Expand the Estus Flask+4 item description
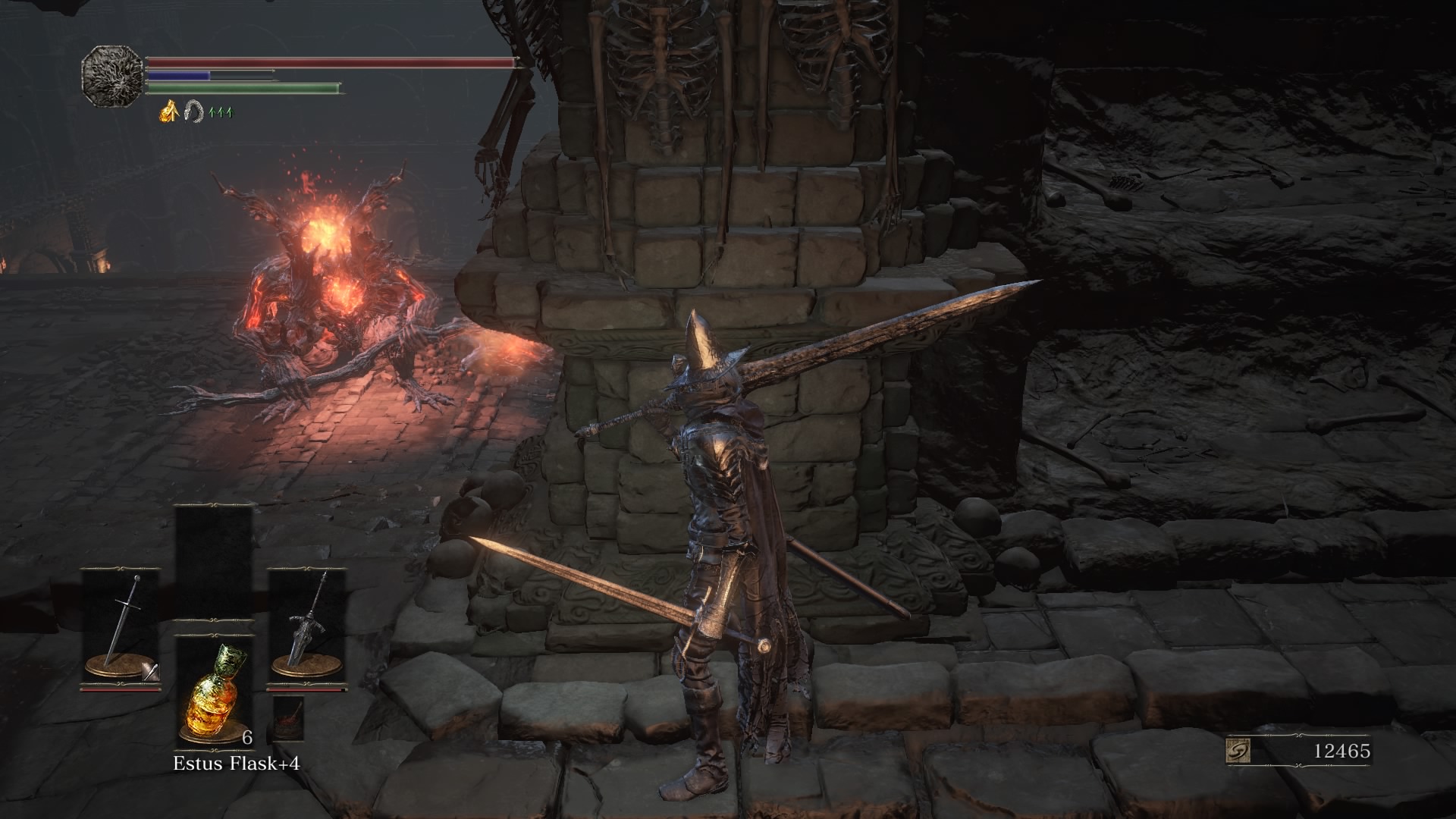This screenshot has width=1456, height=819. click(x=237, y=764)
